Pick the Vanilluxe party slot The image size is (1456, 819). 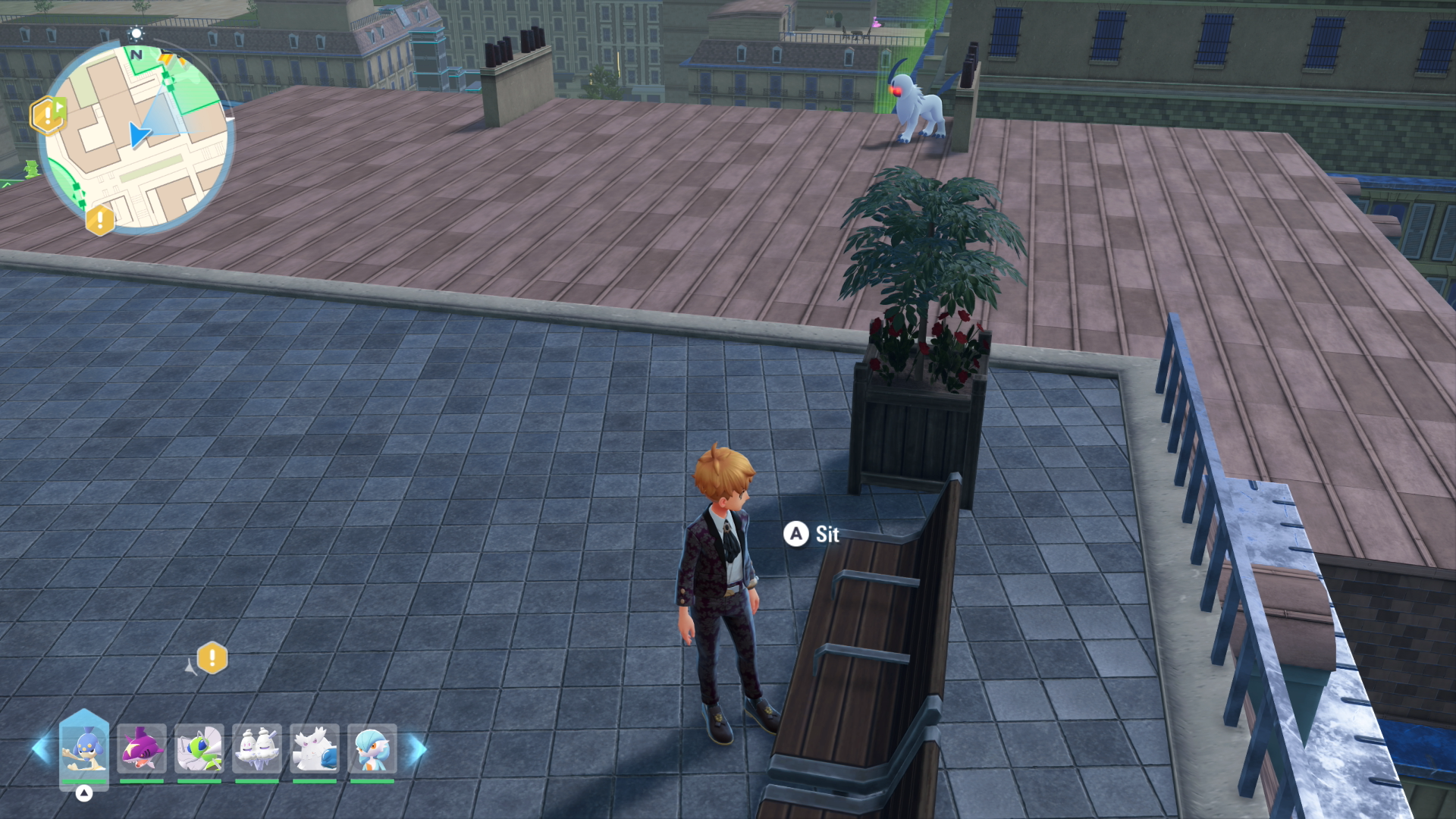pyautogui.click(x=257, y=748)
